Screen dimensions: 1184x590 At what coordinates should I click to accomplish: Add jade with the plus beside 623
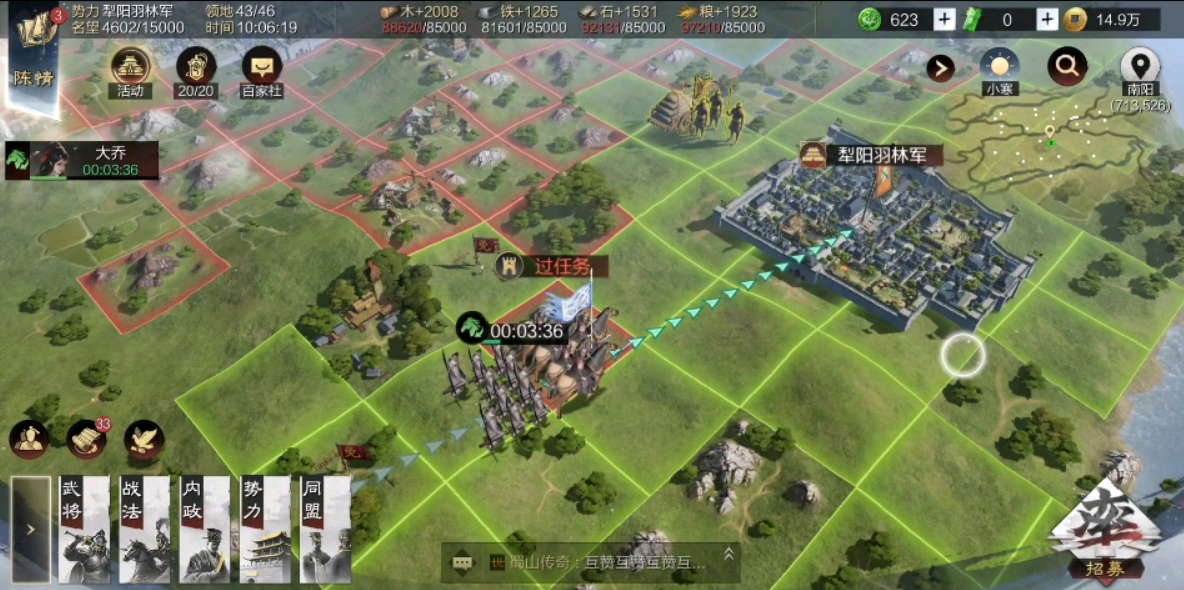pos(944,19)
